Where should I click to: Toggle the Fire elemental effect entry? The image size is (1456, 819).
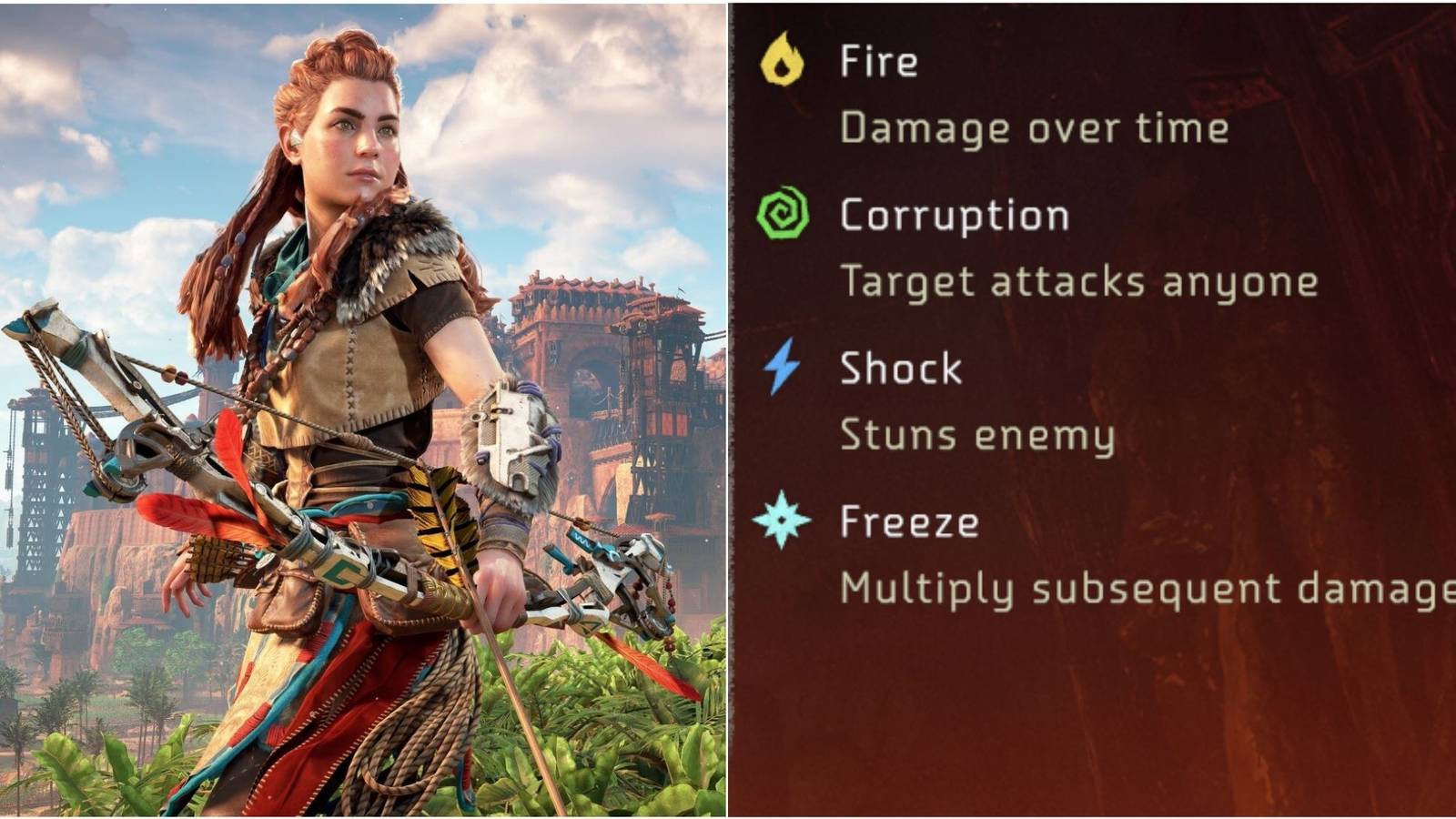click(878, 62)
